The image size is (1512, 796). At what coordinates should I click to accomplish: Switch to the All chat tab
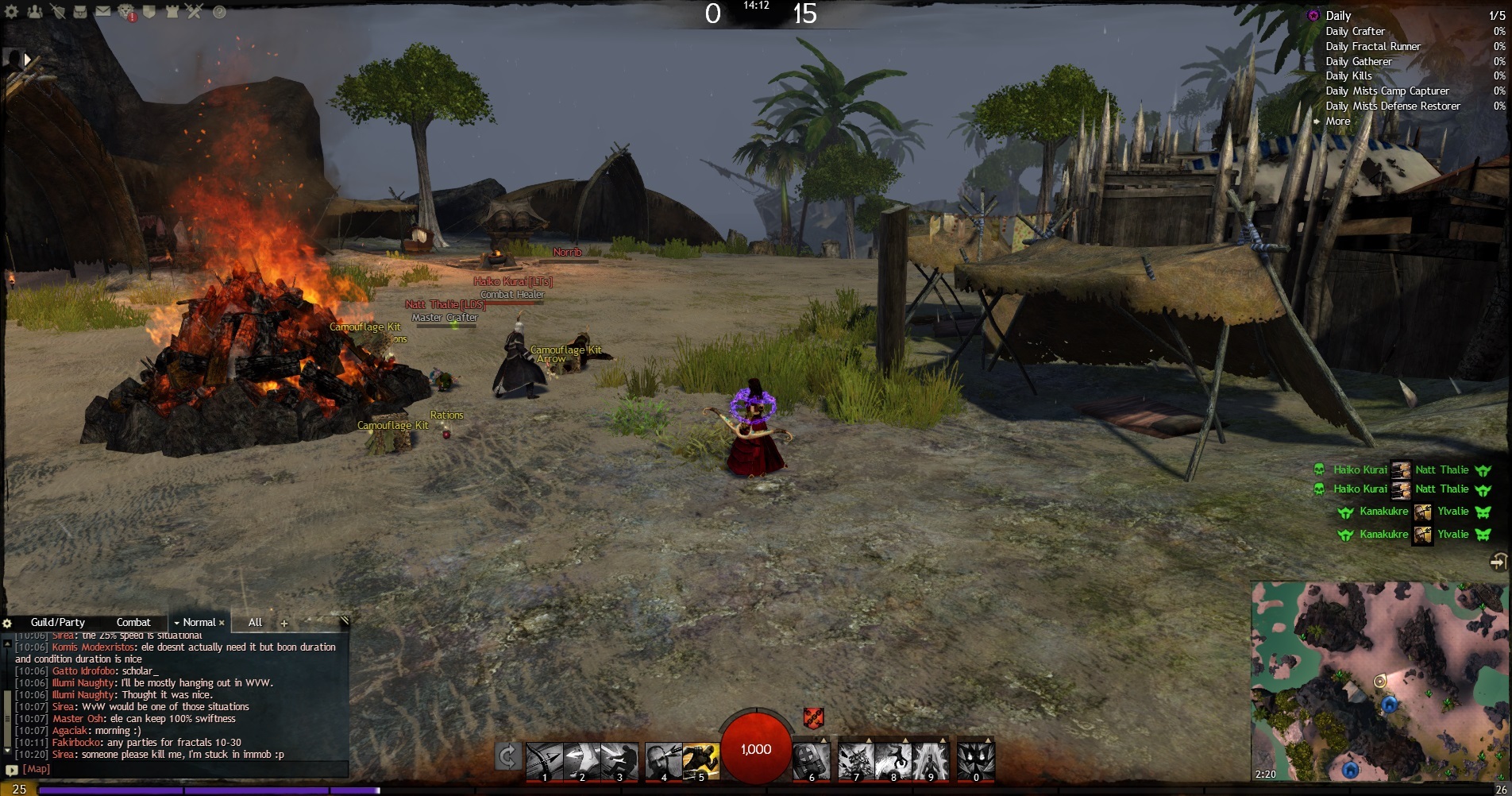[255, 623]
